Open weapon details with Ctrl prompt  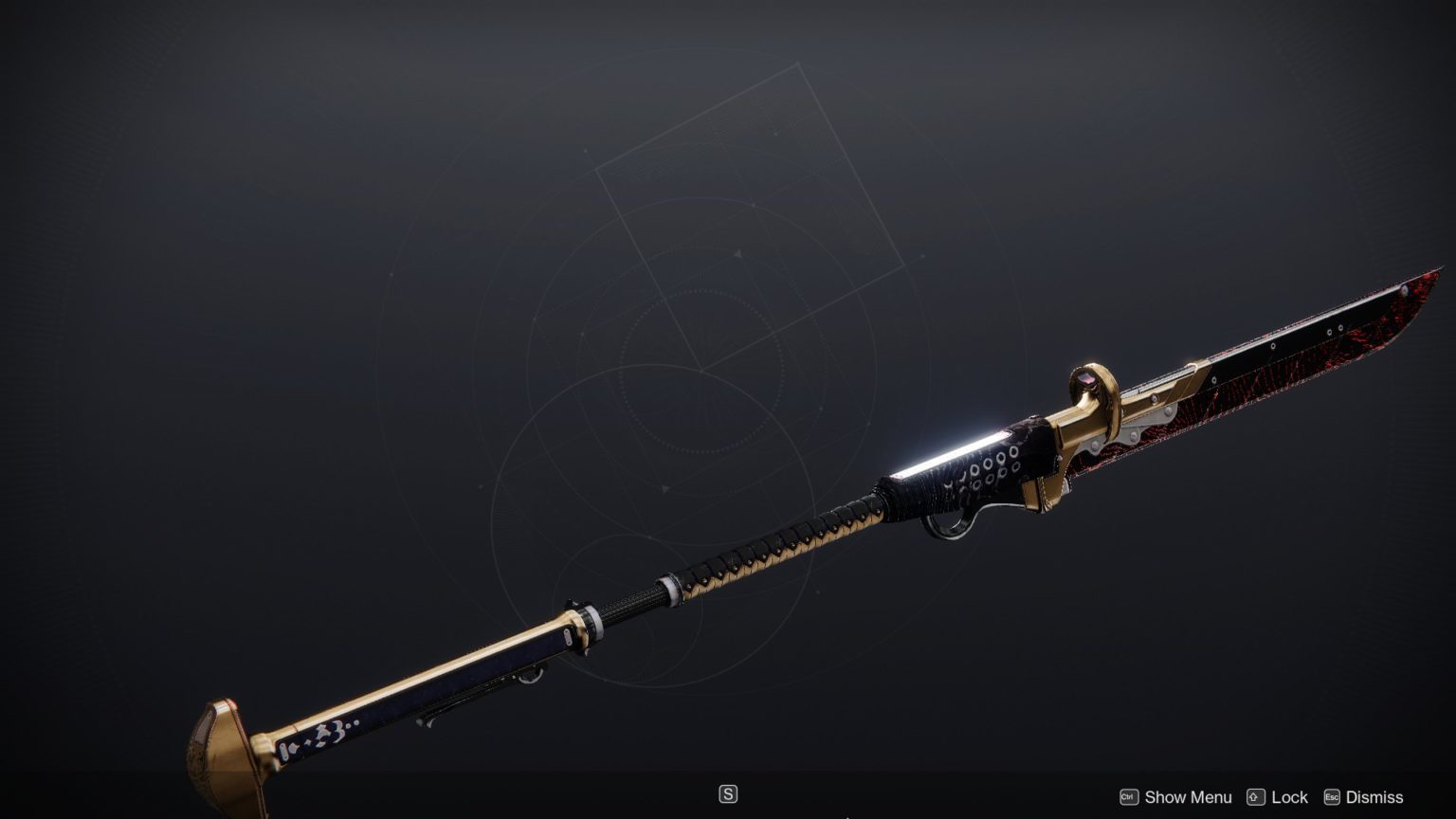pos(1127,797)
